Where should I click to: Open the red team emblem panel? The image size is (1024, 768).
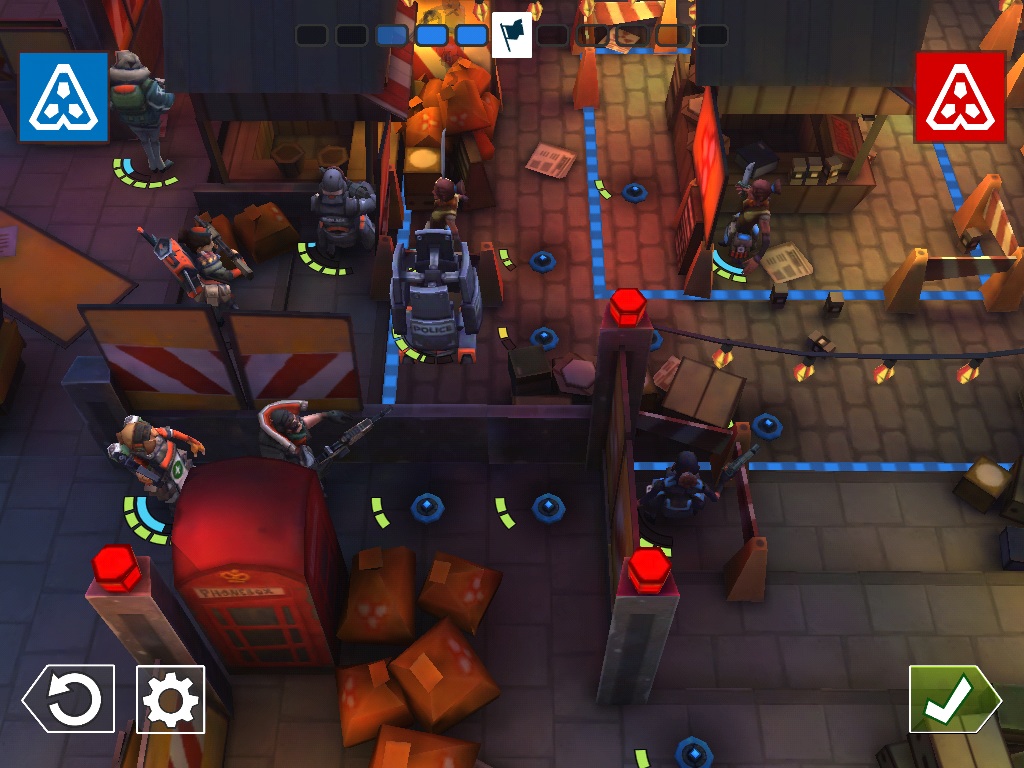click(959, 96)
